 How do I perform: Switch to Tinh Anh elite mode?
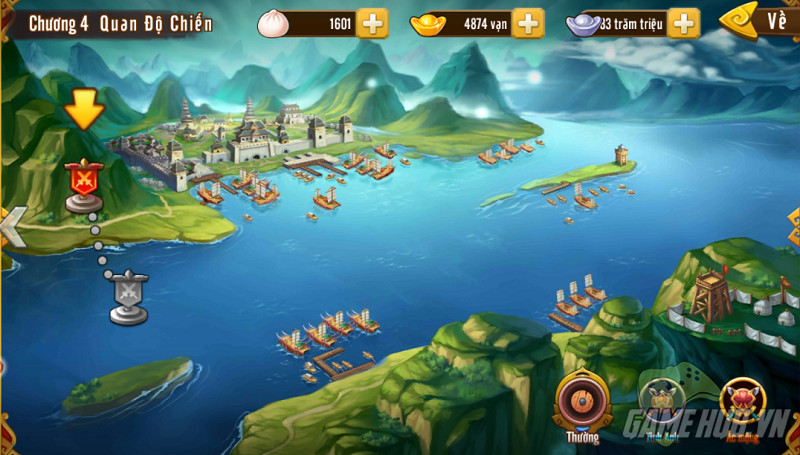(661, 404)
